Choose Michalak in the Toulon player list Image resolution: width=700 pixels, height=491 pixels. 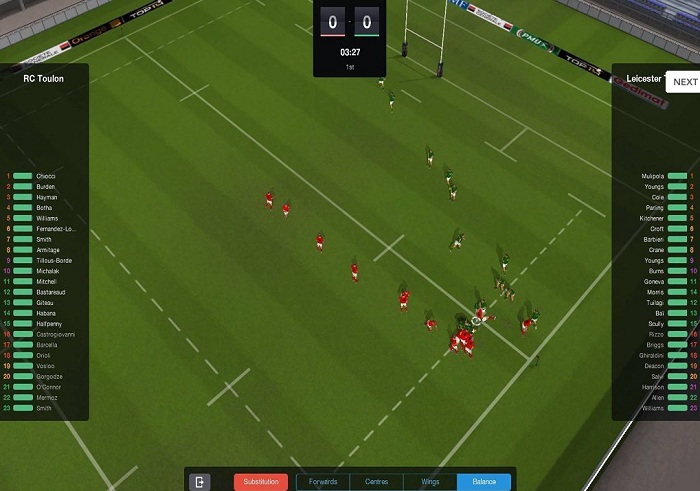[x=48, y=271]
